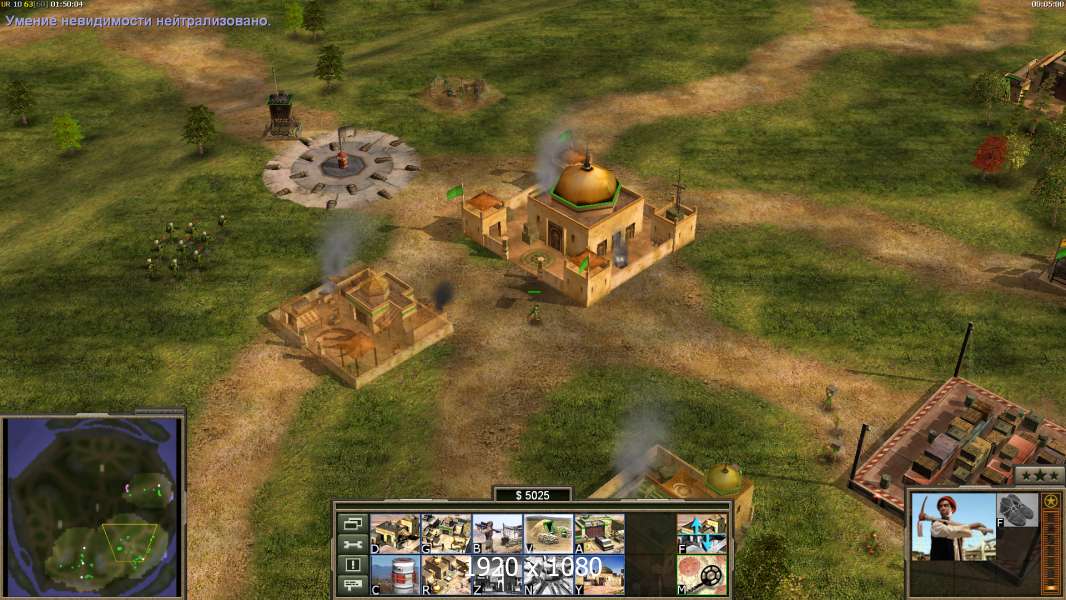Screen dimensions: 1066x600
Task: Open the three-star general promotions button
Action: [x=1039, y=474]
